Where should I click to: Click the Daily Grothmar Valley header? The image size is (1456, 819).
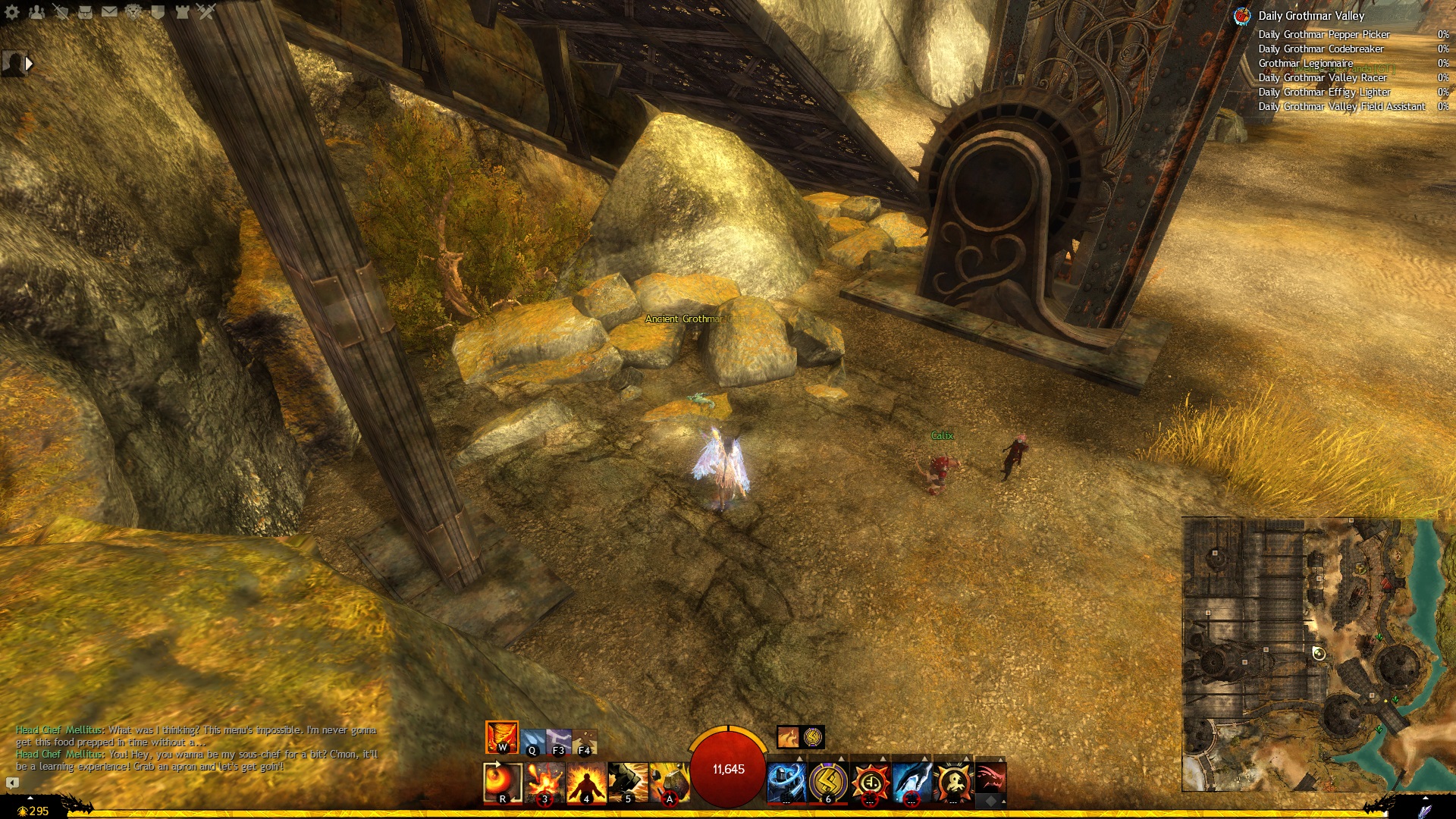click(1310, 15)
